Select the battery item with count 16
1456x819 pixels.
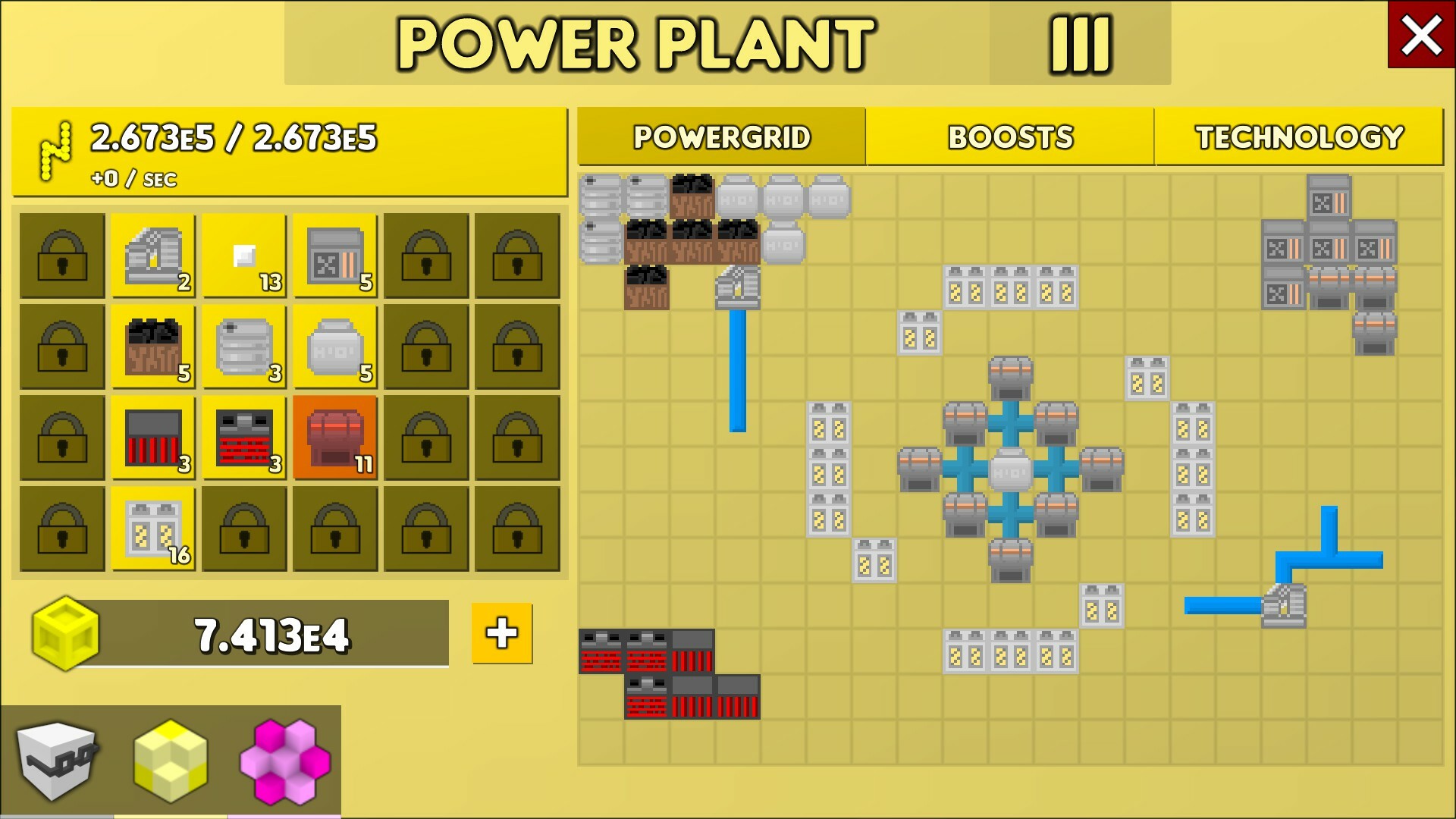click(153, 529)
